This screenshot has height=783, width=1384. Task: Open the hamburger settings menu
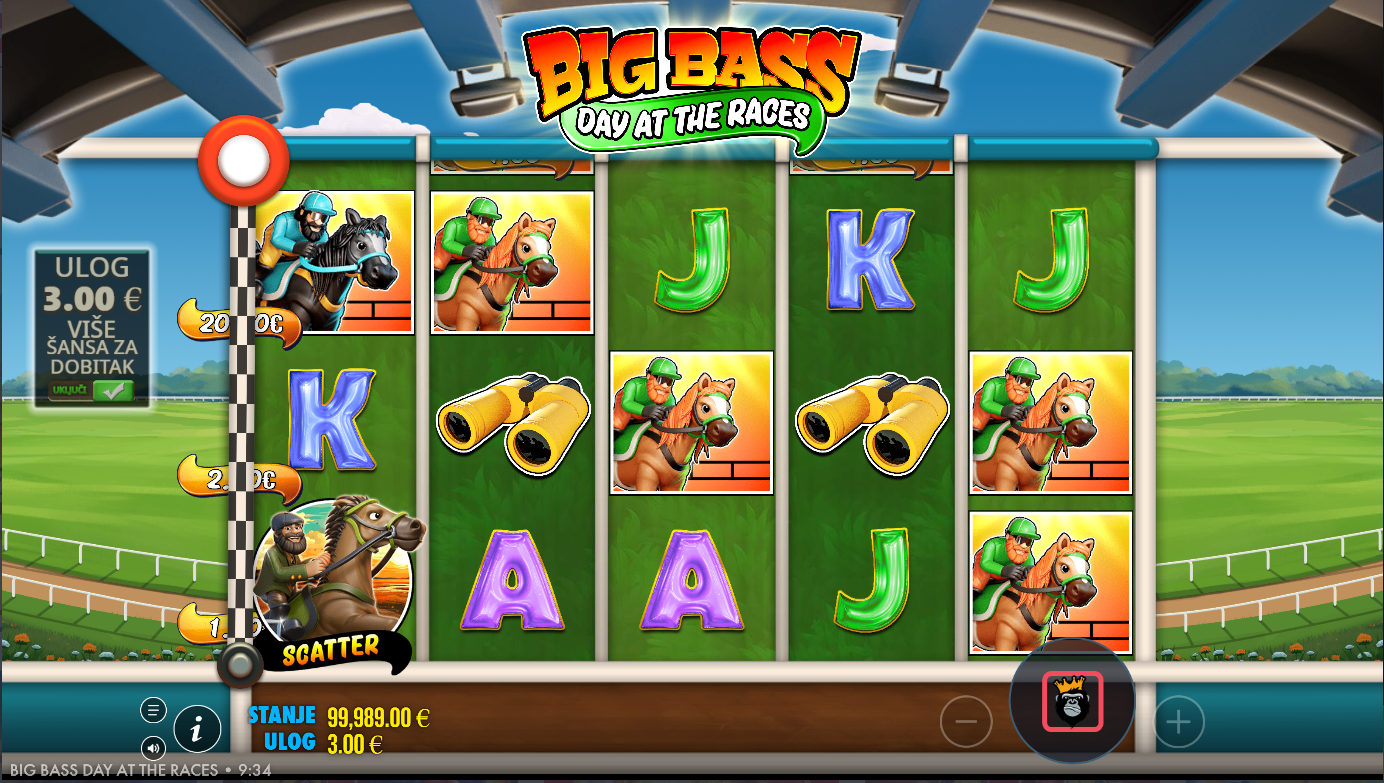click(153, 711)
